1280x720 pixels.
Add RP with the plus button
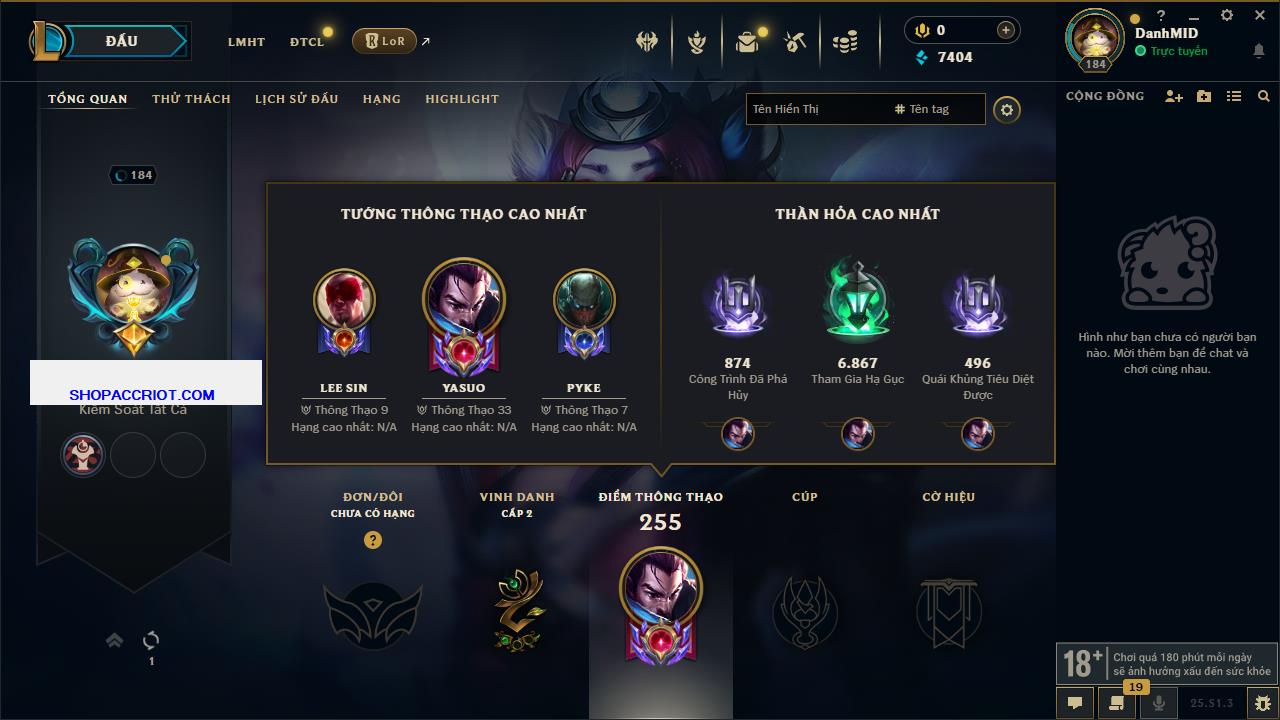click(x=1005, y=30)
